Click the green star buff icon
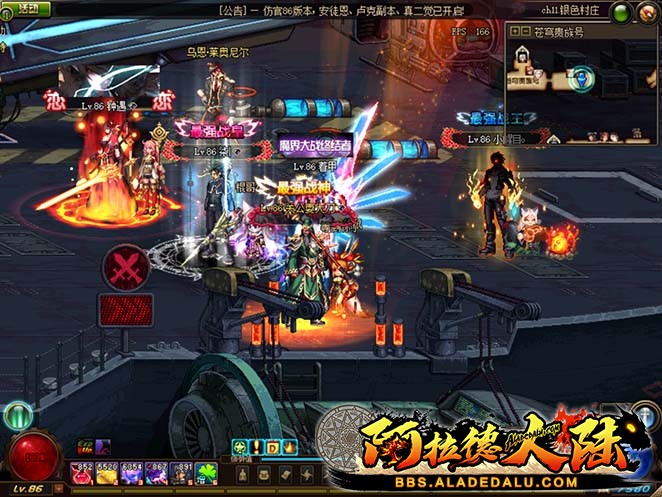Viewport: 662px width, 497px height. [x=240, y=447]
